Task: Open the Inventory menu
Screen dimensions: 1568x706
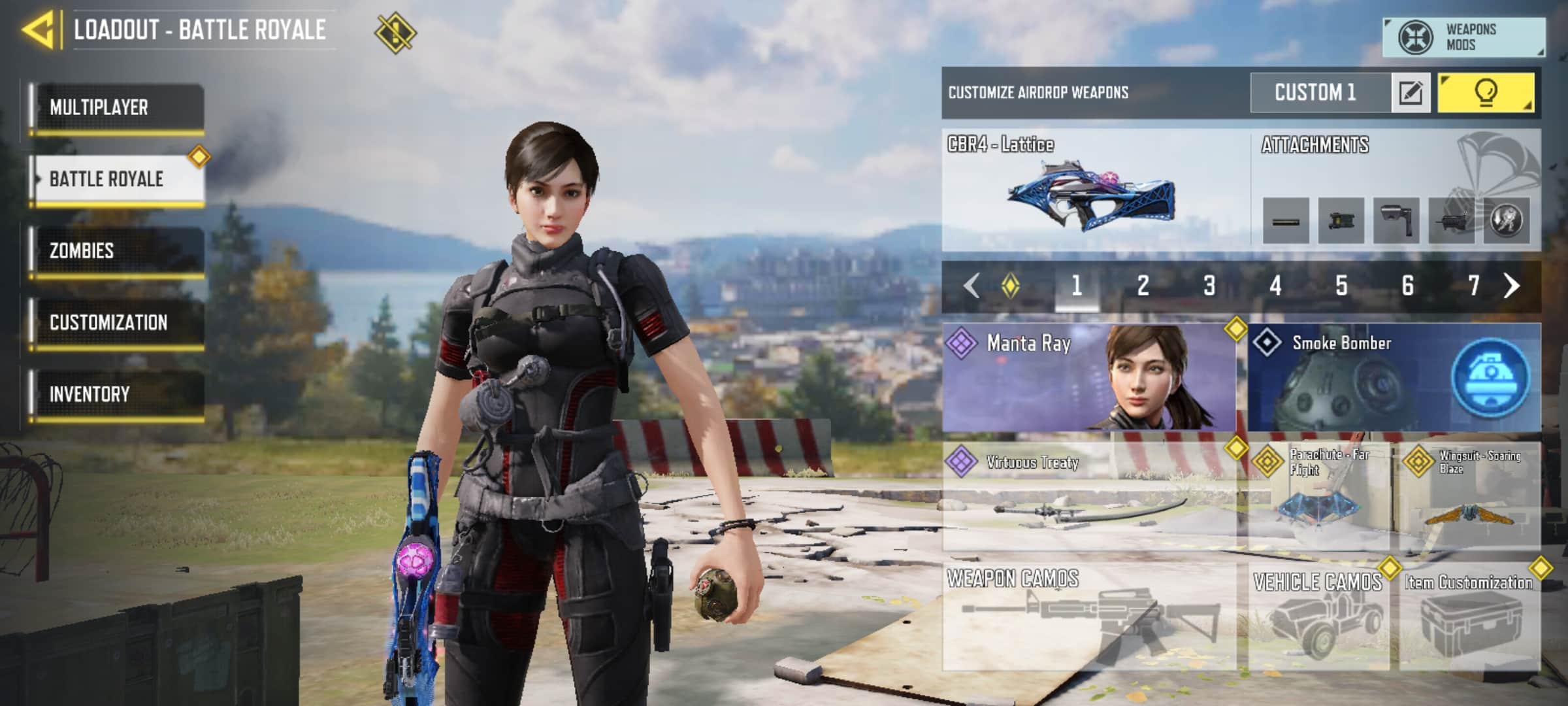Action: click(x=118, y=395)
